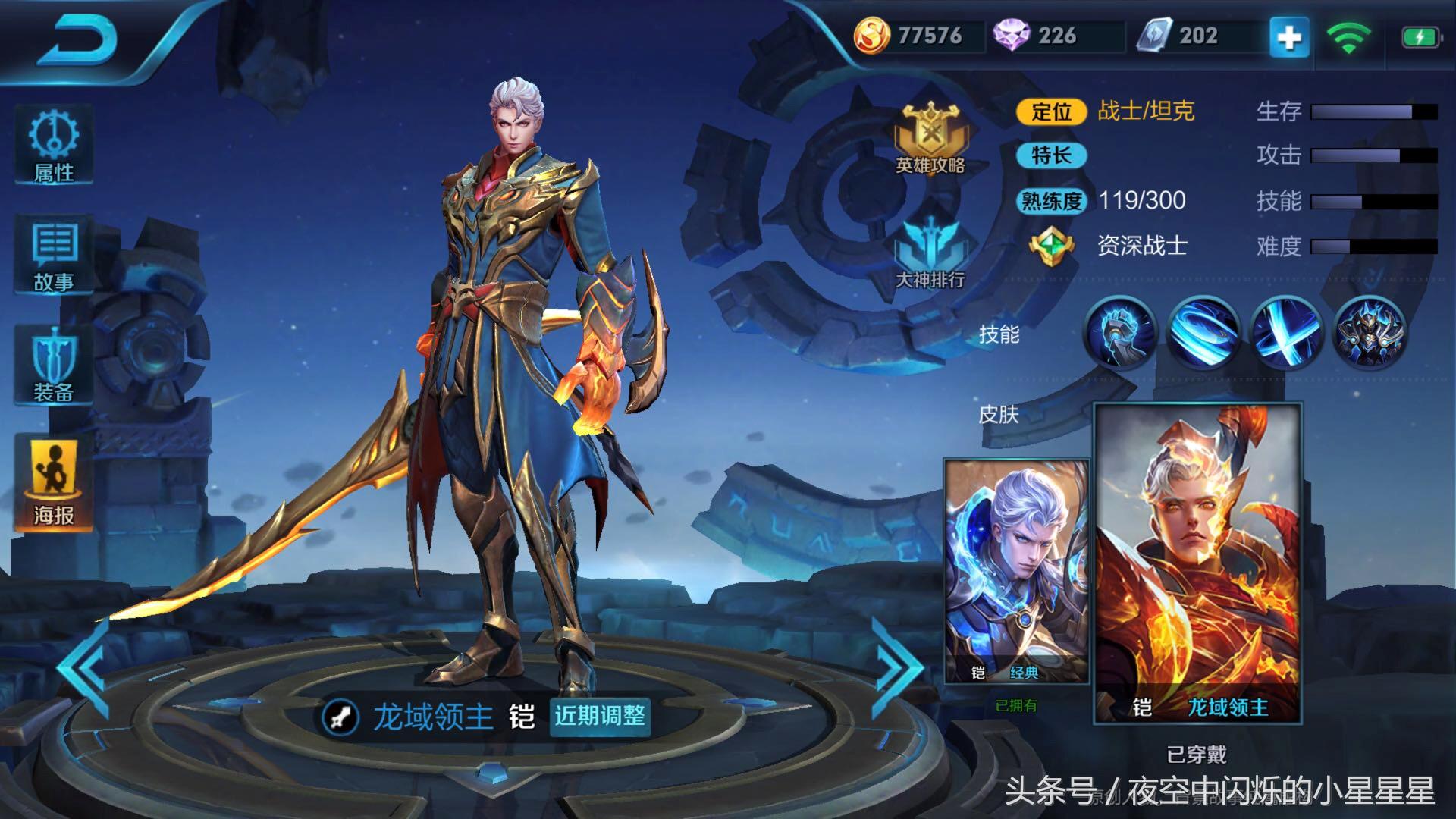Viewport: 1456px width, 819px height.
Task: Click the 特长 specialty label
Action: (1054, 155)
